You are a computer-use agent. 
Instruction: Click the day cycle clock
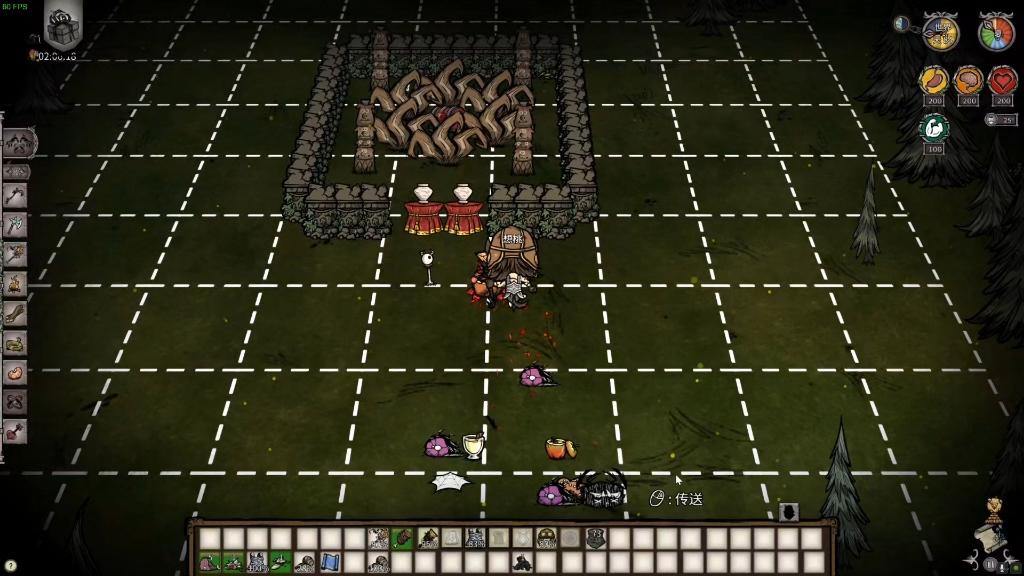pyautogui.click(x=940, y=32)
